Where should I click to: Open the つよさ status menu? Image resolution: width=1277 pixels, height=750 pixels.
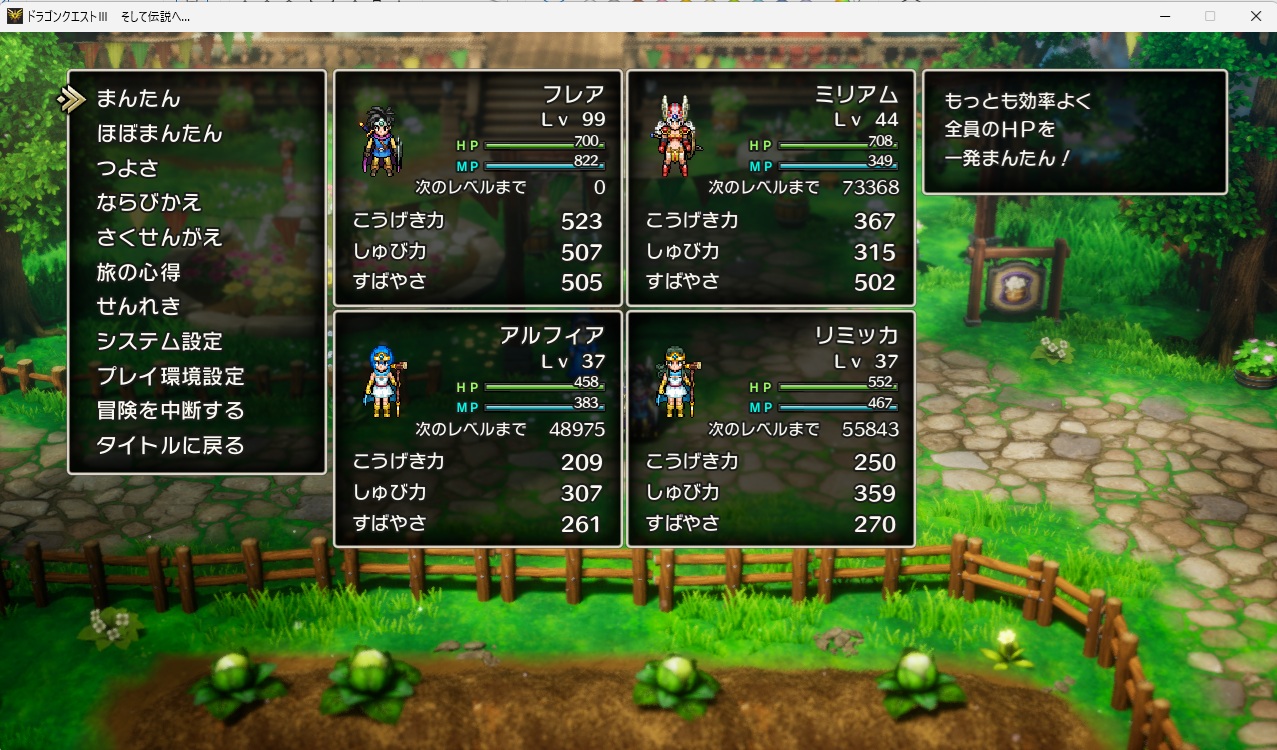[x=127, y=168]
